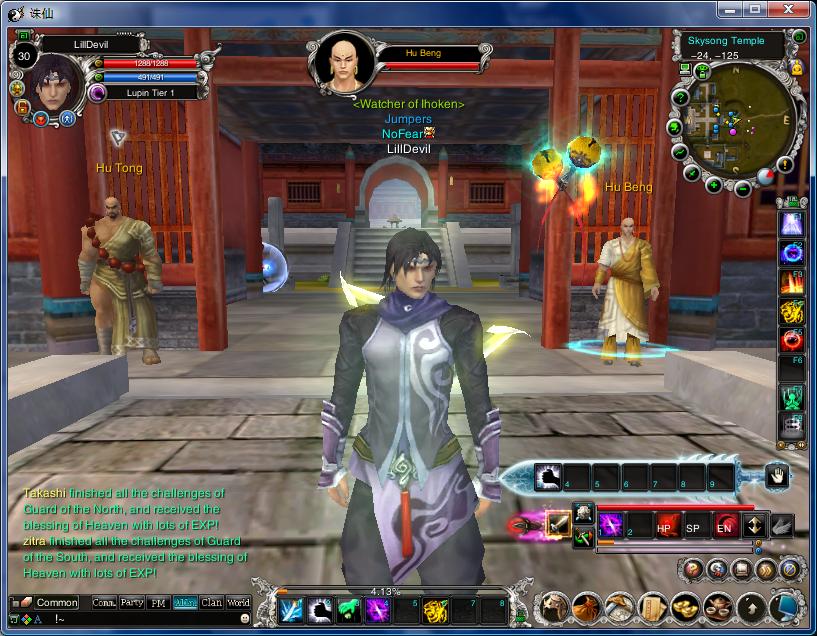The height and width of the screenshot is (636, 817).
Task: Click the minimap zoom-in plus button
Action: pos(714,186)
